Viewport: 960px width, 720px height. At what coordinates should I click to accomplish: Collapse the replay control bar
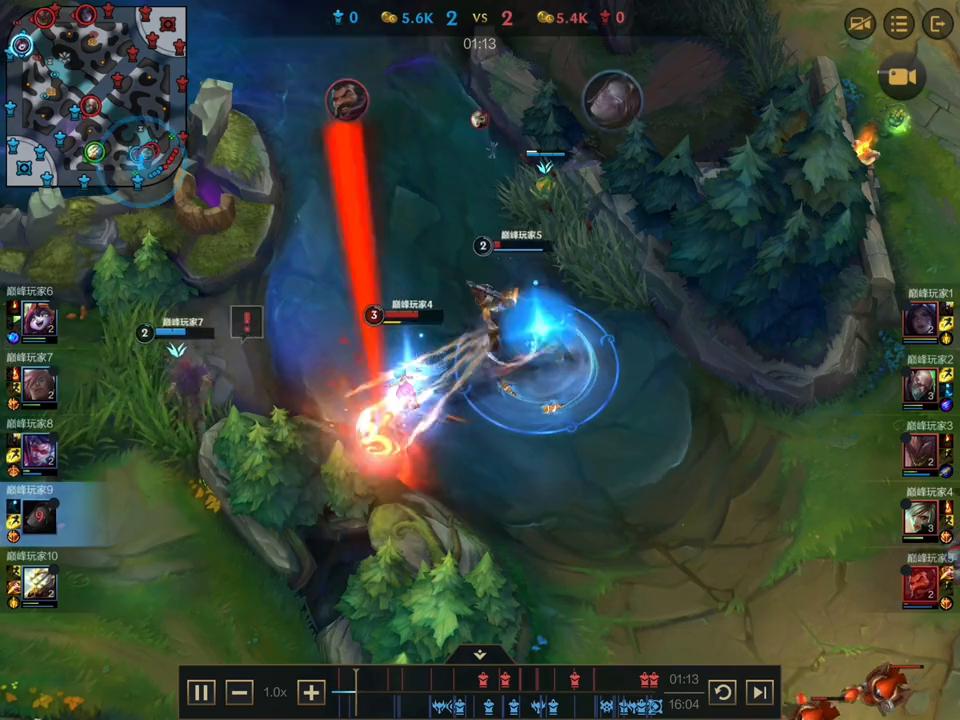click(x=480, y=654)
